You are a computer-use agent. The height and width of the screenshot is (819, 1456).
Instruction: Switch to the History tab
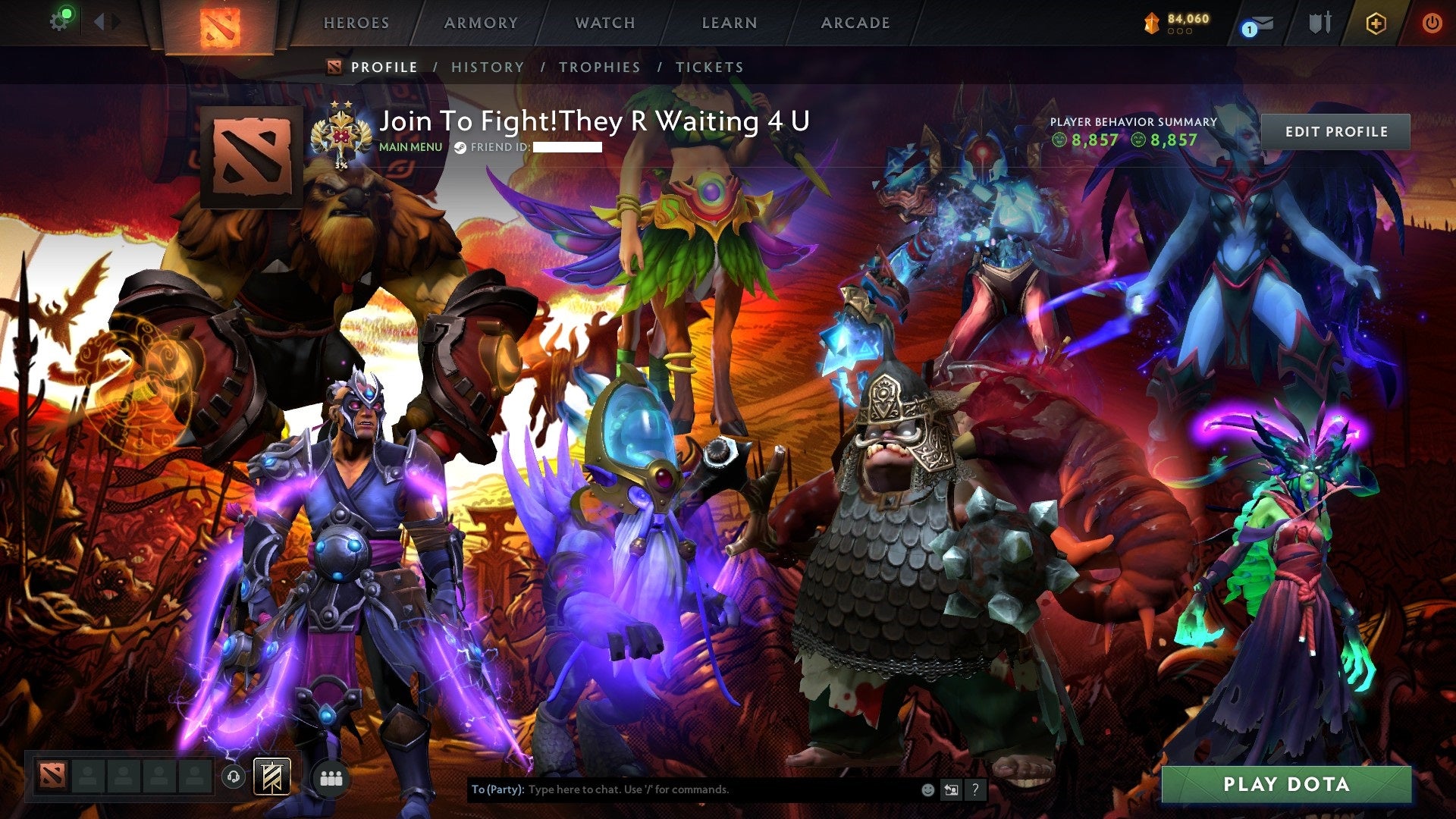pyautogui.click(x=488, y=67)
